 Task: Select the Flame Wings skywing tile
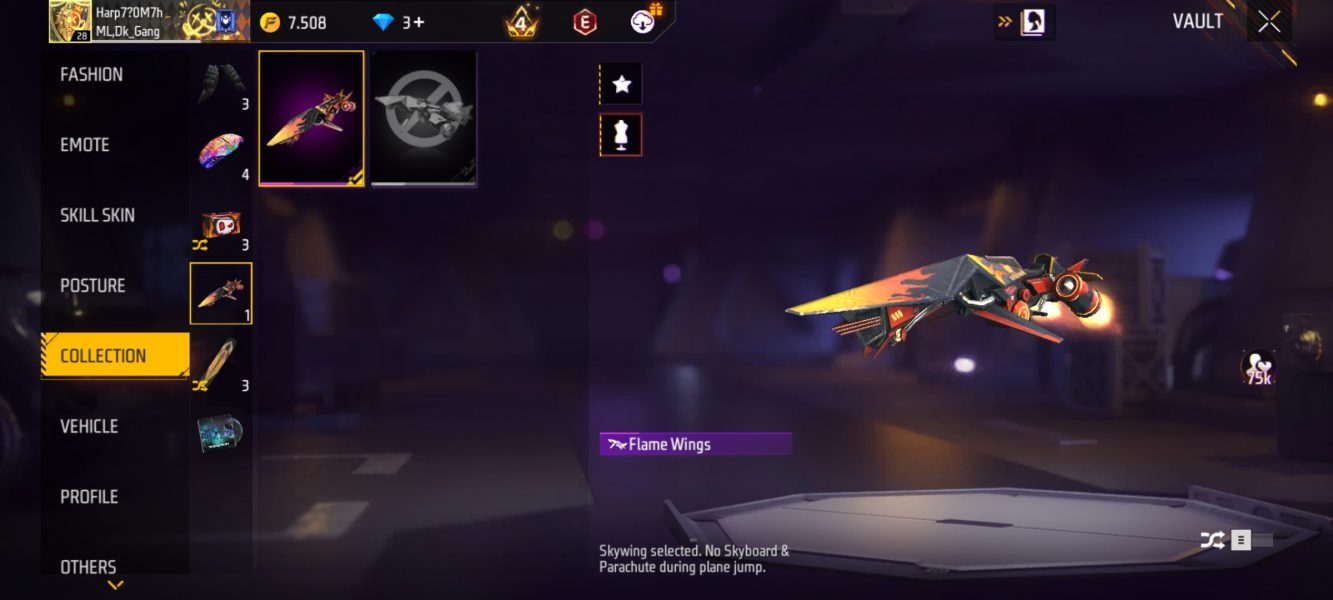tap(311, 118)
